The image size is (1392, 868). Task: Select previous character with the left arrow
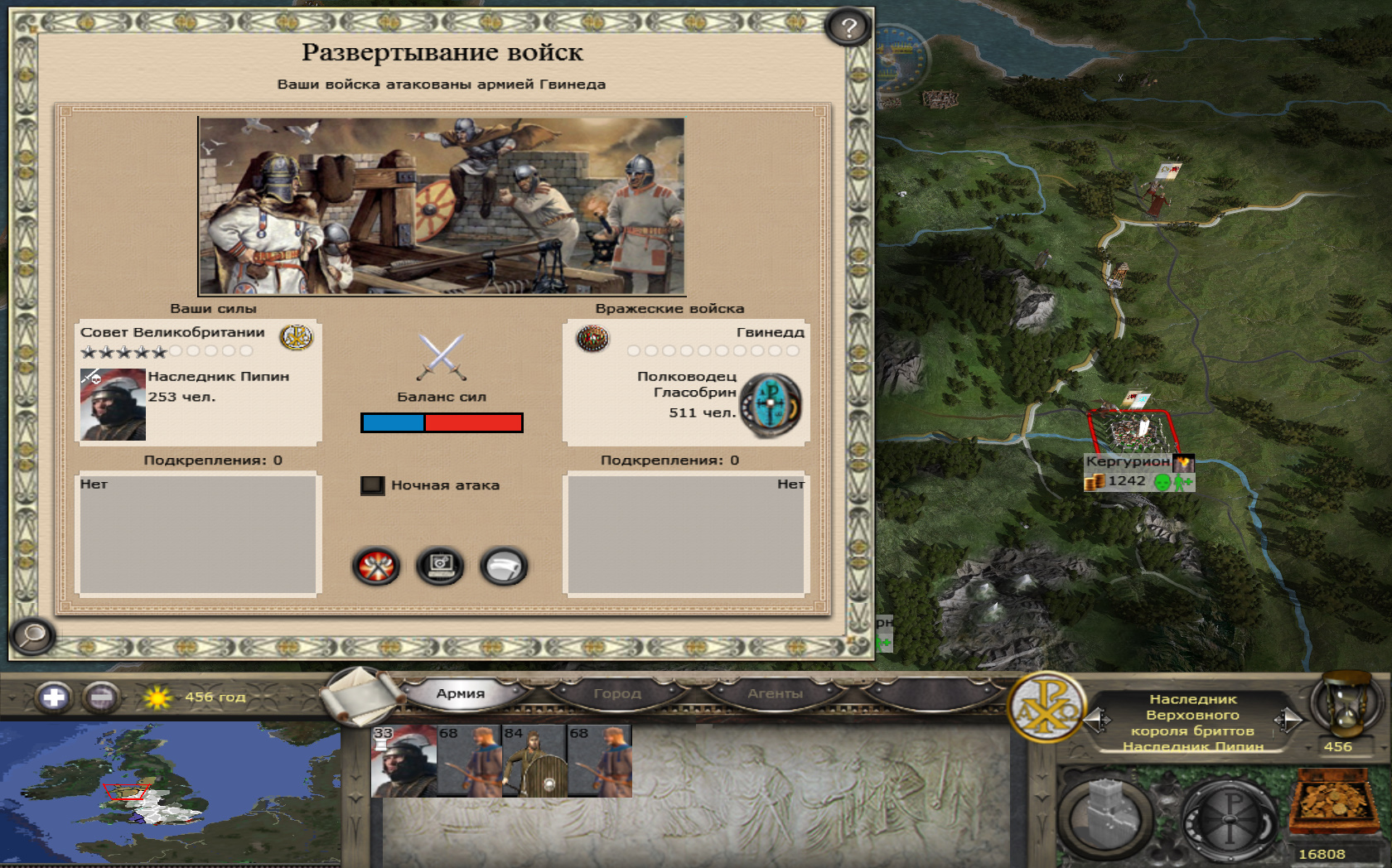[1097, 720]
